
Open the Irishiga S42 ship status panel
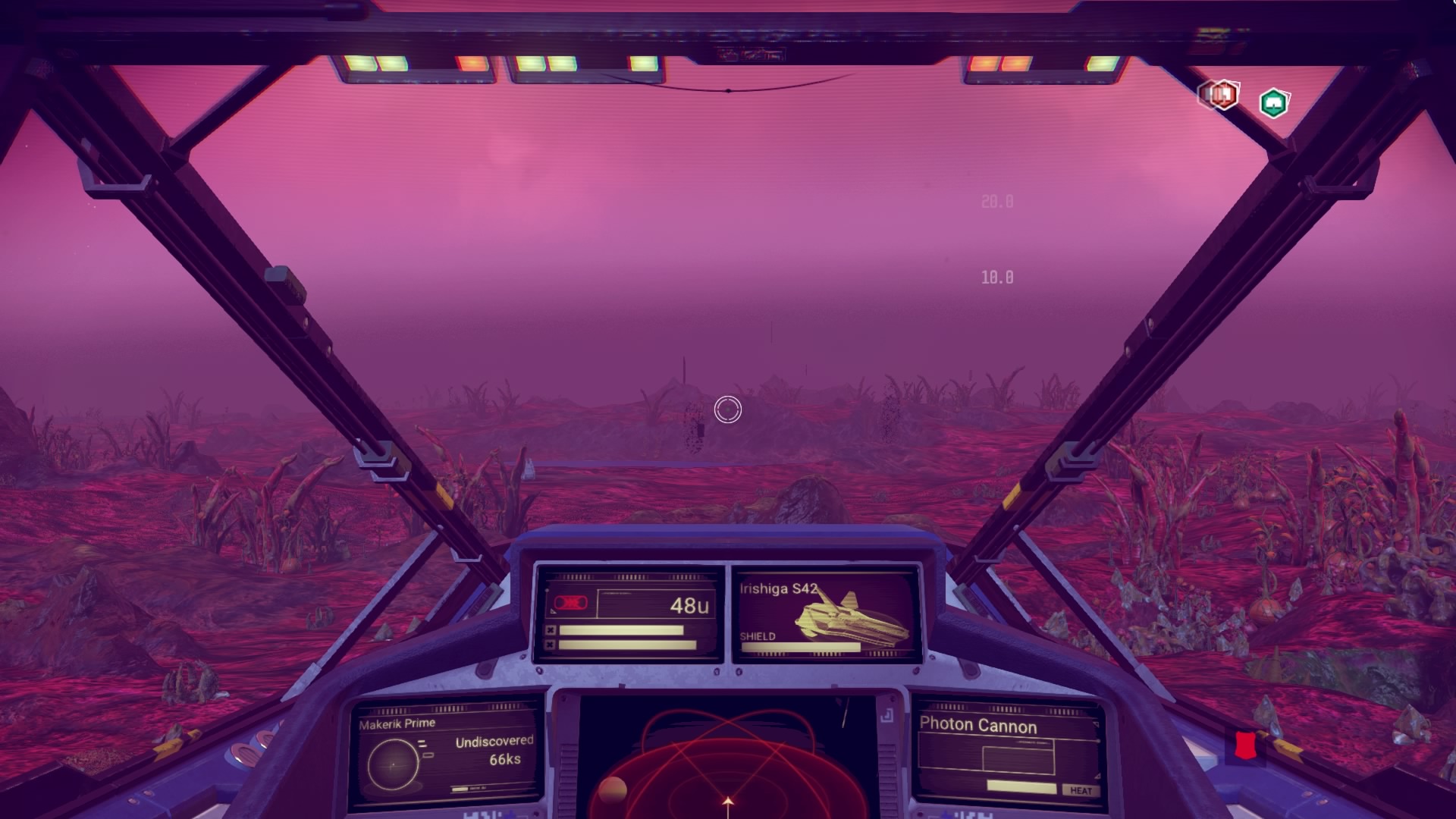click(x=826, y=614)
